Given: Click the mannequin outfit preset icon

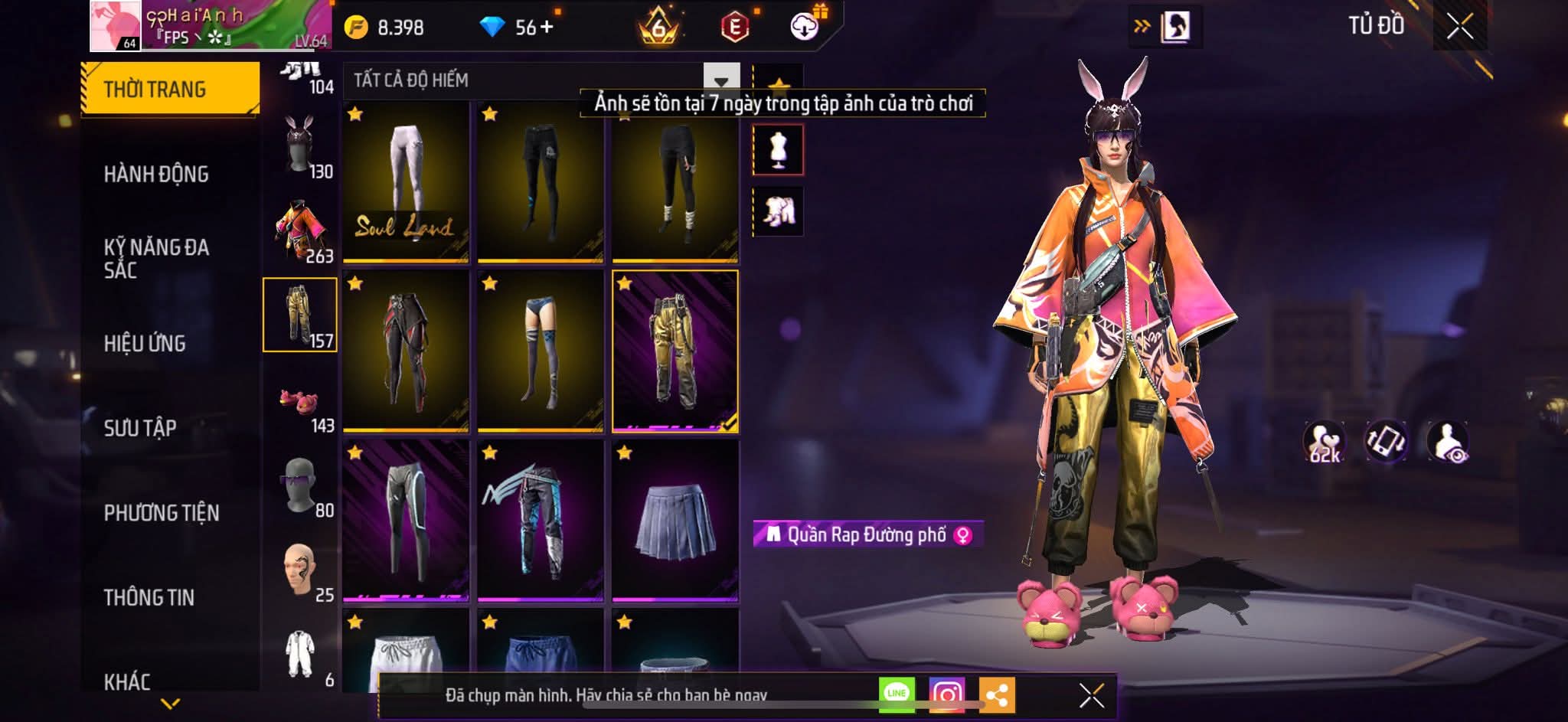Looking at the screenshot, I should point(778,150).
